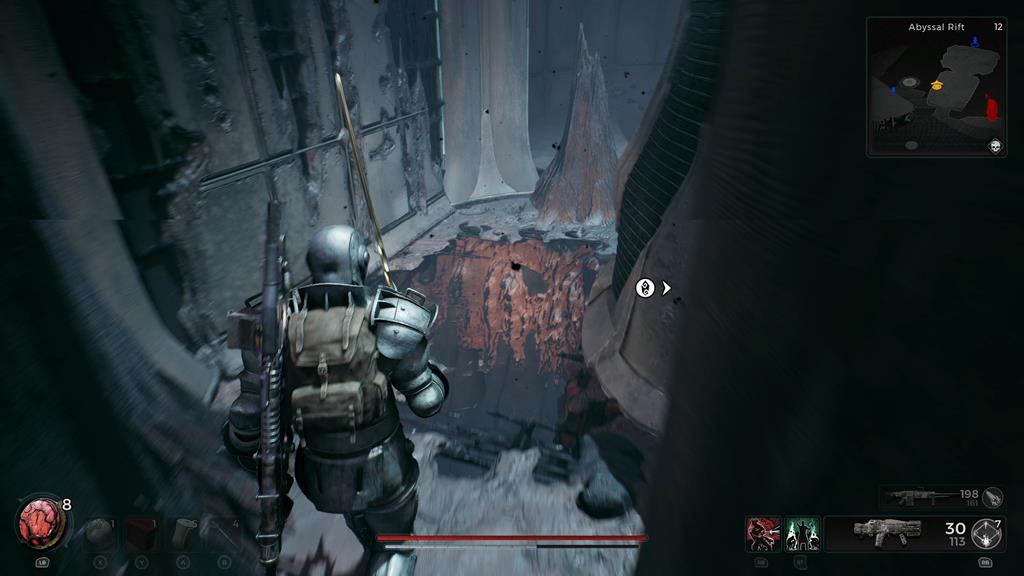
Task: Trigger the crosshair weapon mod icon
Action: pyautogui.click(x=989, y=533)
